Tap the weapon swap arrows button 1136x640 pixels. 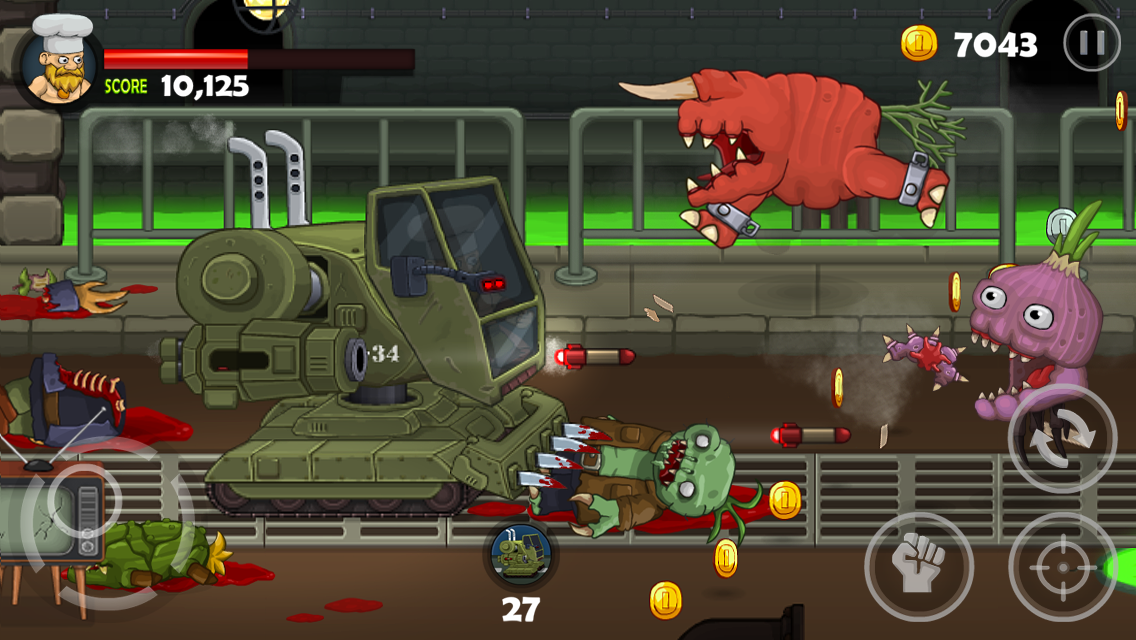[1062, 437]
